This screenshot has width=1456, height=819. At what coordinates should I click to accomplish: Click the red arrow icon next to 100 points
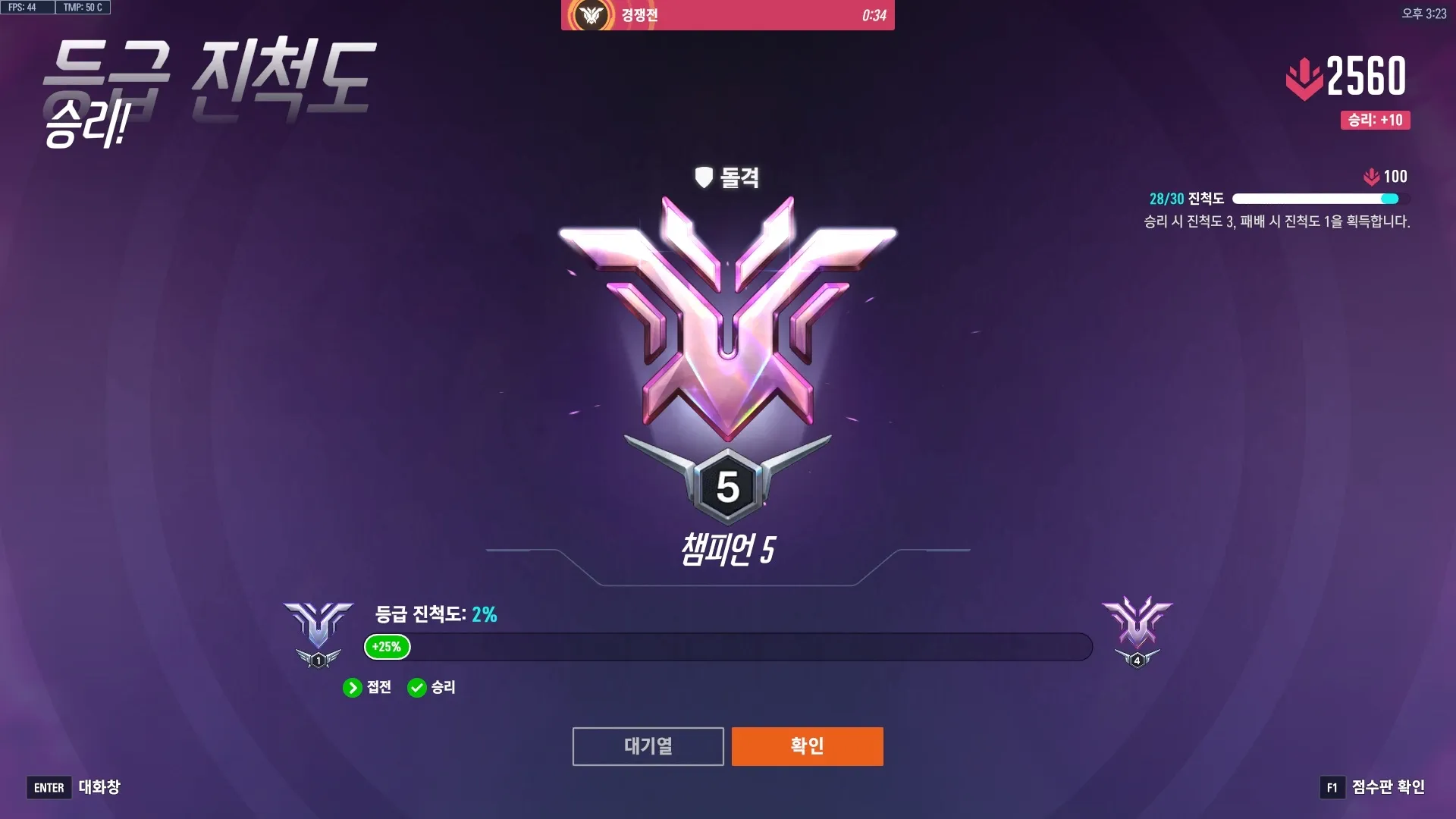click(1370, 177)
